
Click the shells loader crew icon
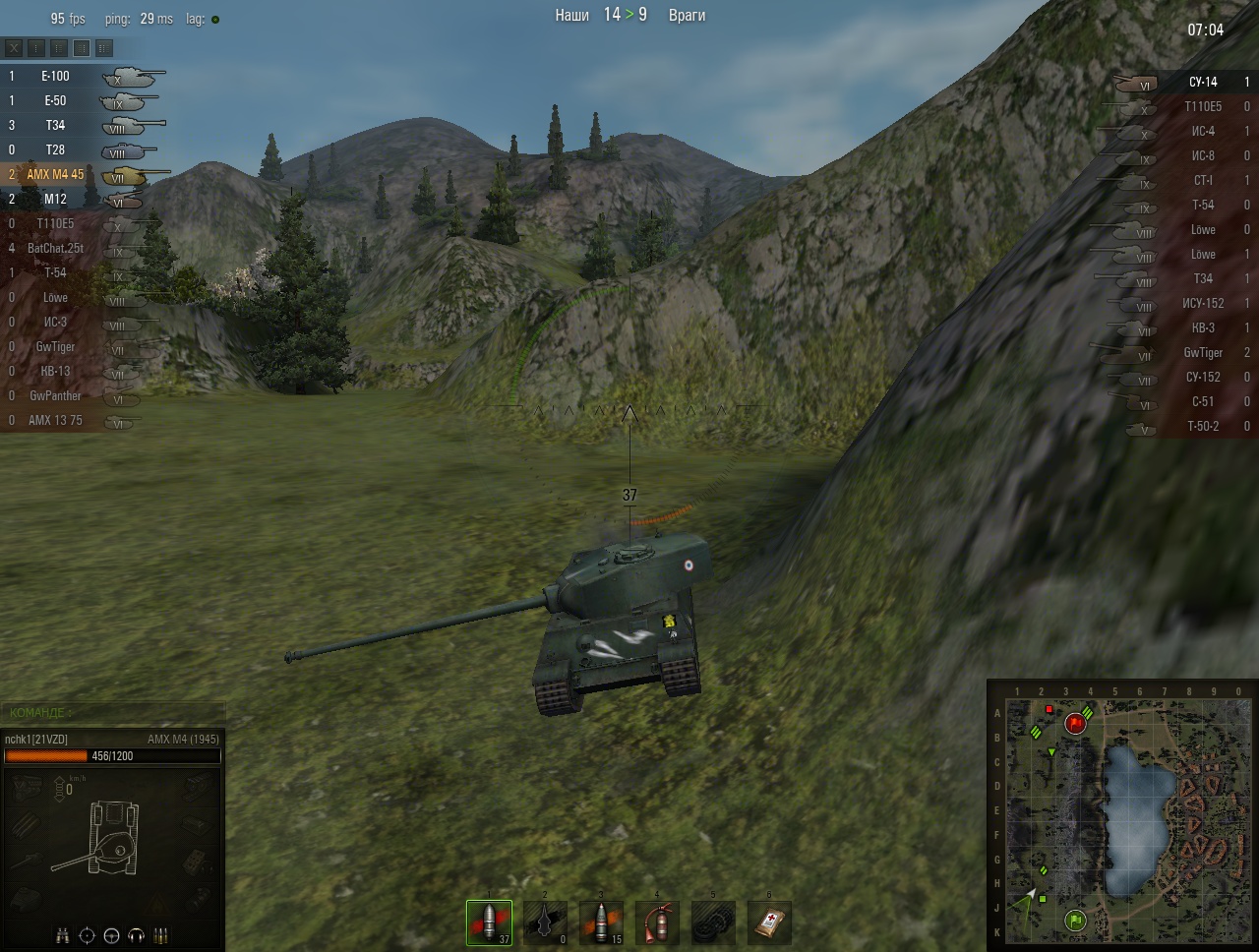pyautogui.click(x=161, y=935)
